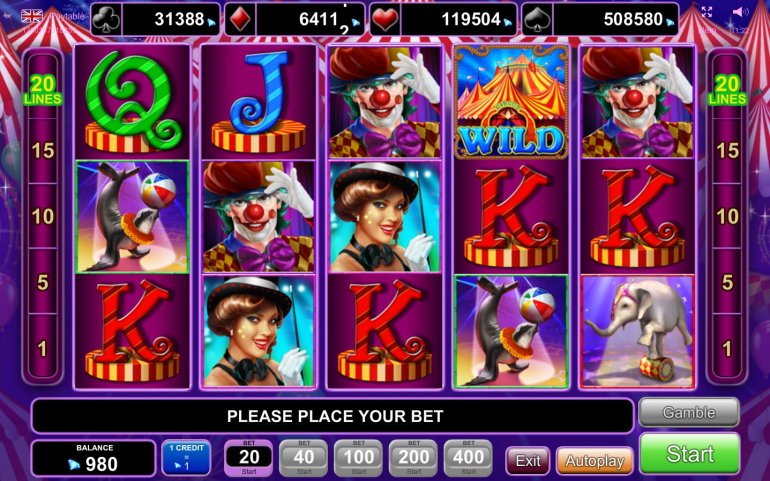The width and height of the screenshot is (770, 481).
Task: Change language via the UK flag
Action: (x=32, y=16)
